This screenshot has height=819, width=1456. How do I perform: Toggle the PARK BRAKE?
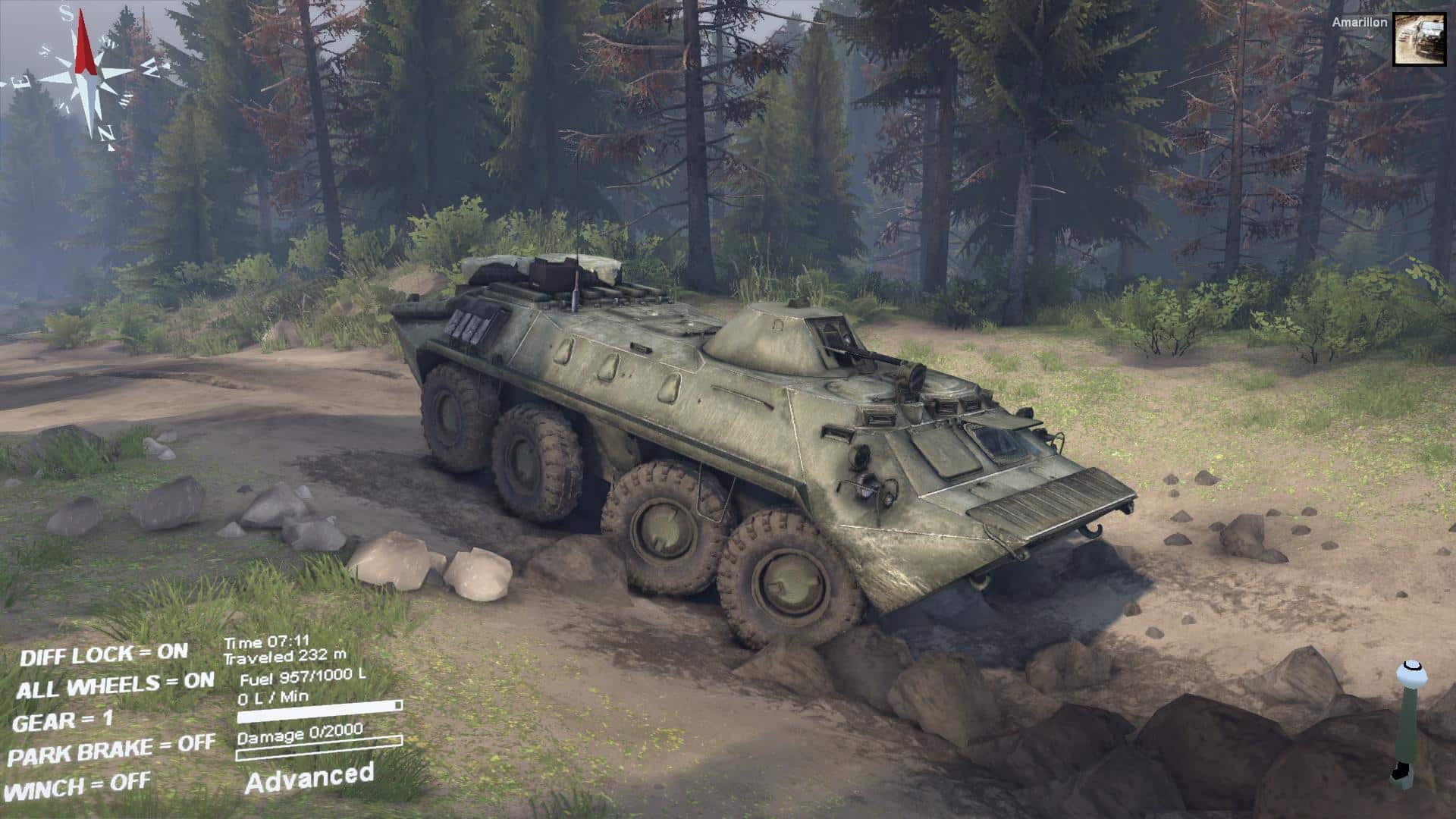[111, 751]
